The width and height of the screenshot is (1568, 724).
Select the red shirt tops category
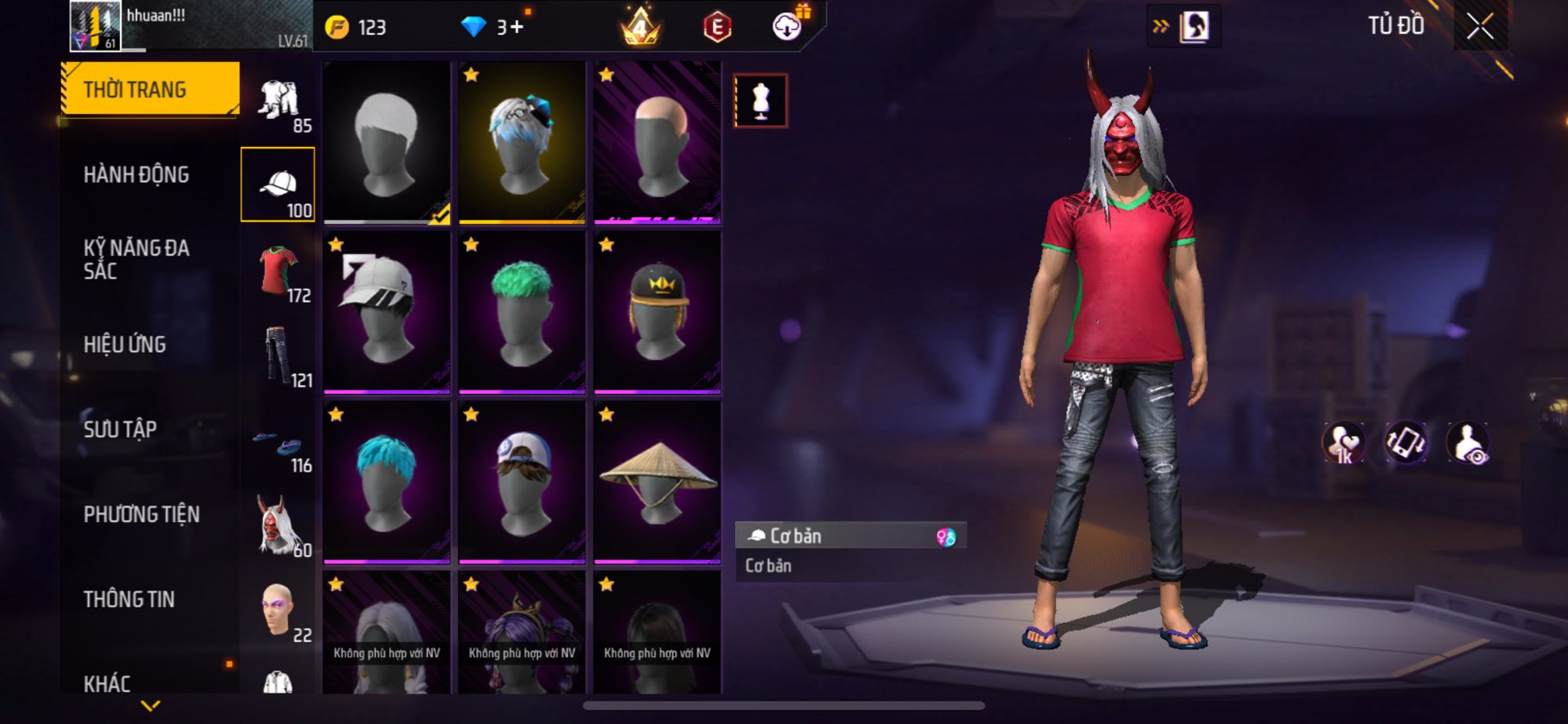pyautogui.click(x=278, y=270)
